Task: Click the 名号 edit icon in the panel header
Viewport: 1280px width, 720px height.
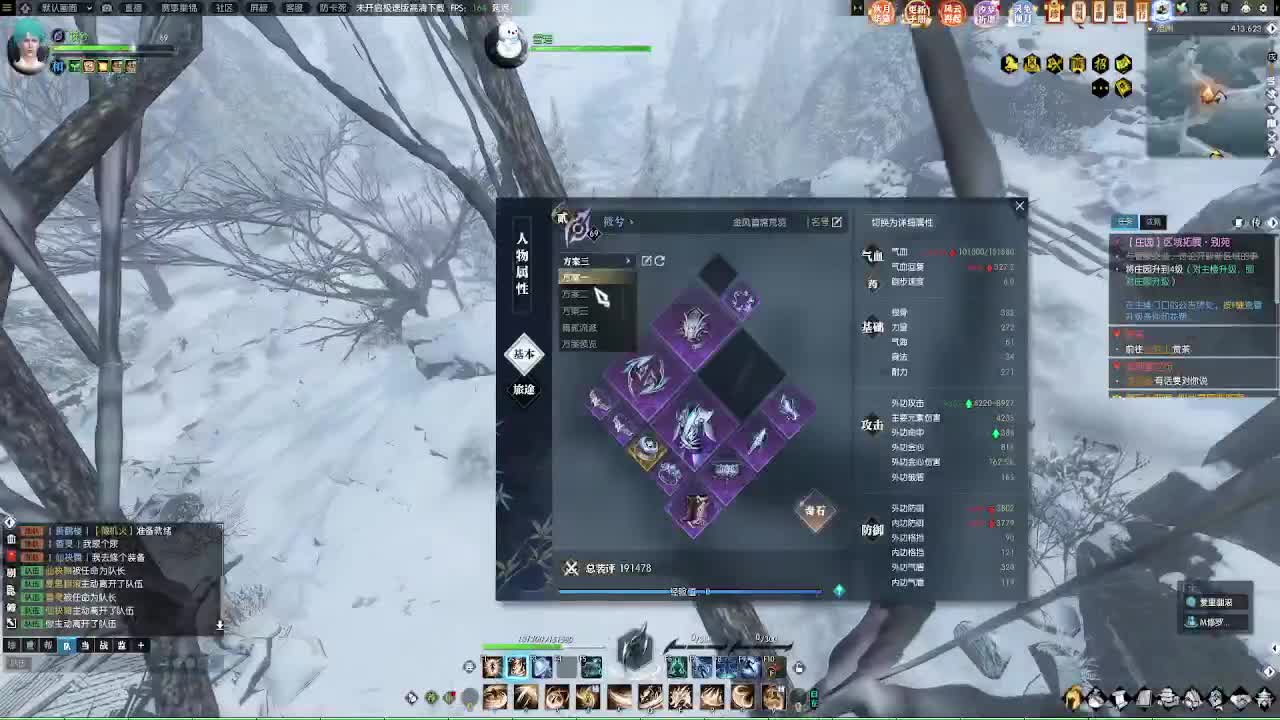Action: [837, 223]
